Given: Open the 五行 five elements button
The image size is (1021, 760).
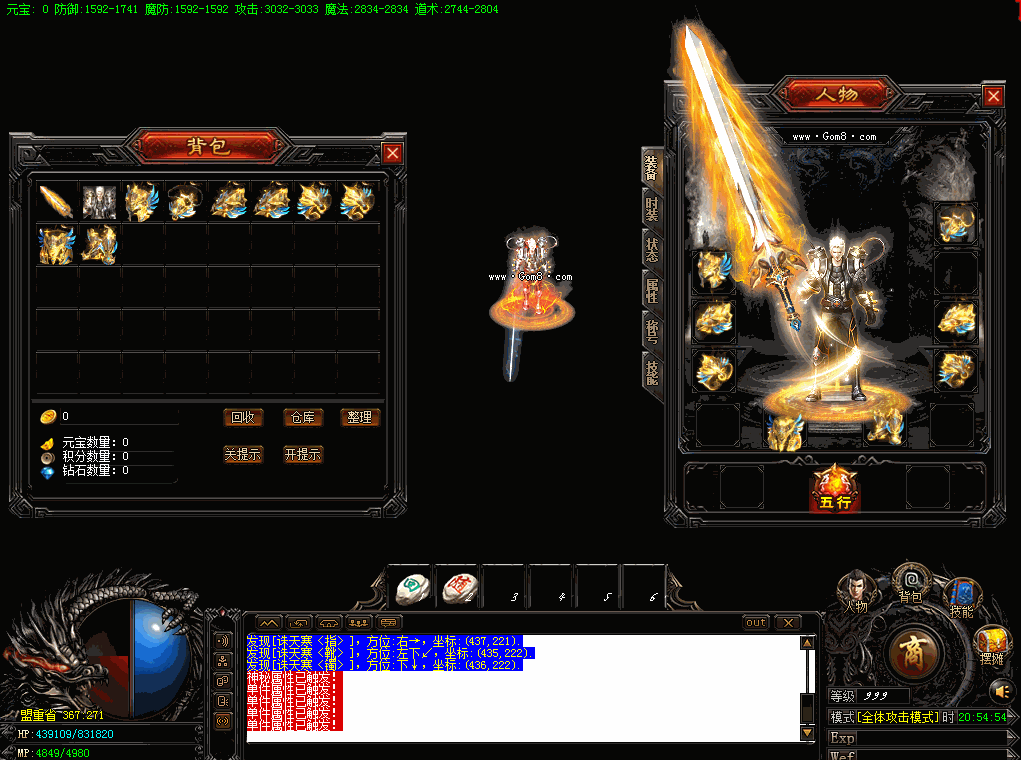Looking at the screenshot, I should (x=835, y=490).
